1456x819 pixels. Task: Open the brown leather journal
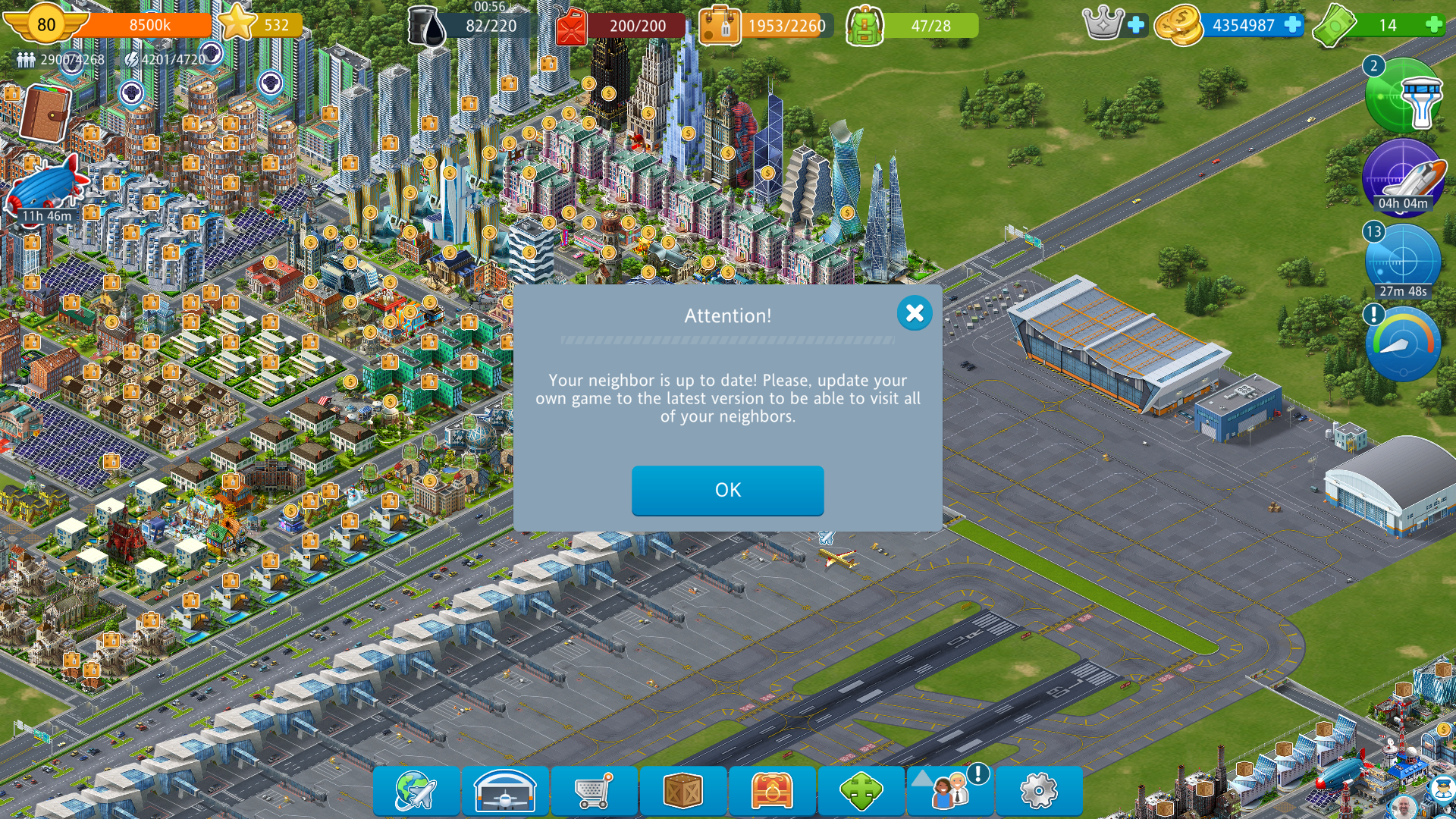pyautogui.click(x=45, y=114)
